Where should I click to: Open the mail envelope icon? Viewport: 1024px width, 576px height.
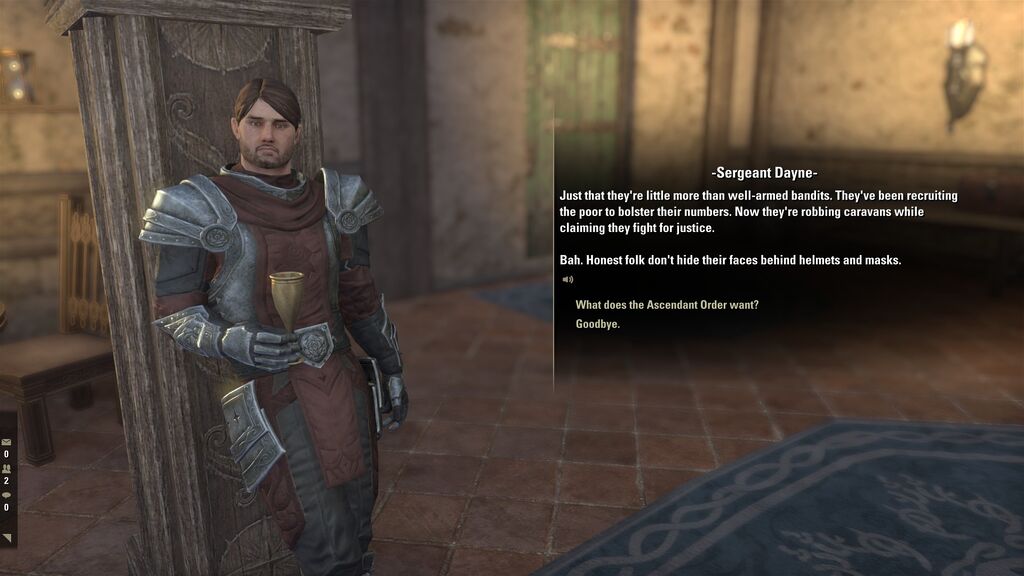coord(7,441)
